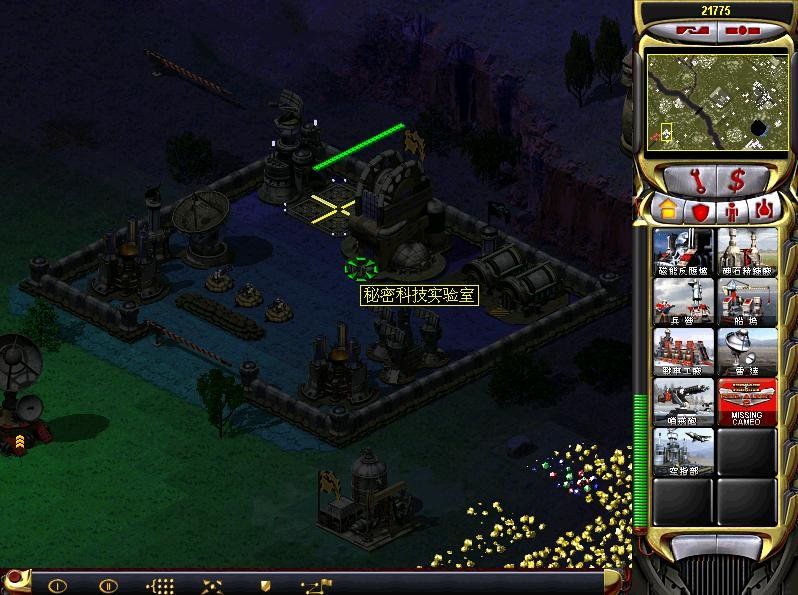Activate the sell dollar-sign button
The image size is (798, 595).
point(736,182)
